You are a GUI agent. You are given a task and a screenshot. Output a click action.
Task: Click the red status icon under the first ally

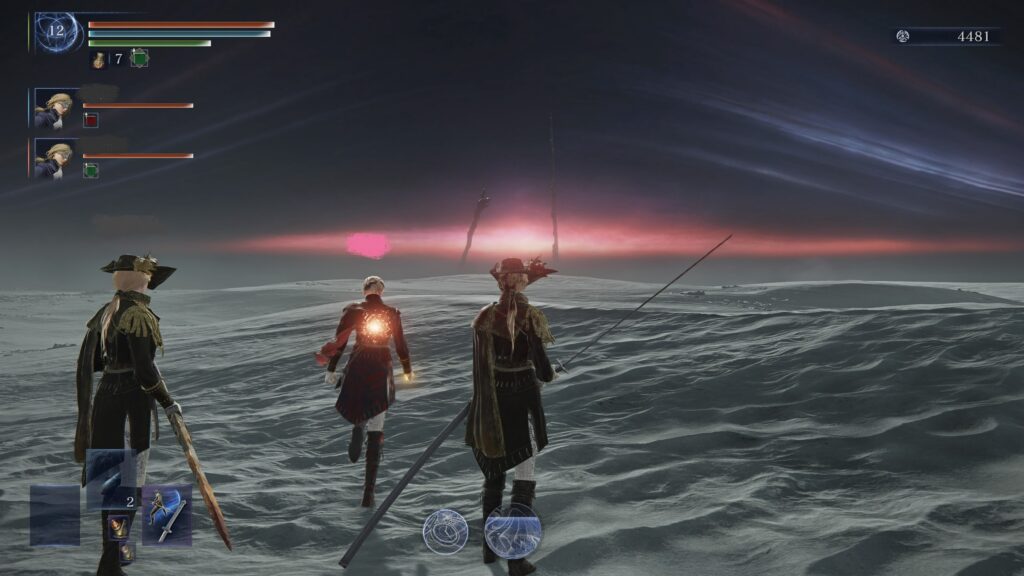click(x=91, y=120)
